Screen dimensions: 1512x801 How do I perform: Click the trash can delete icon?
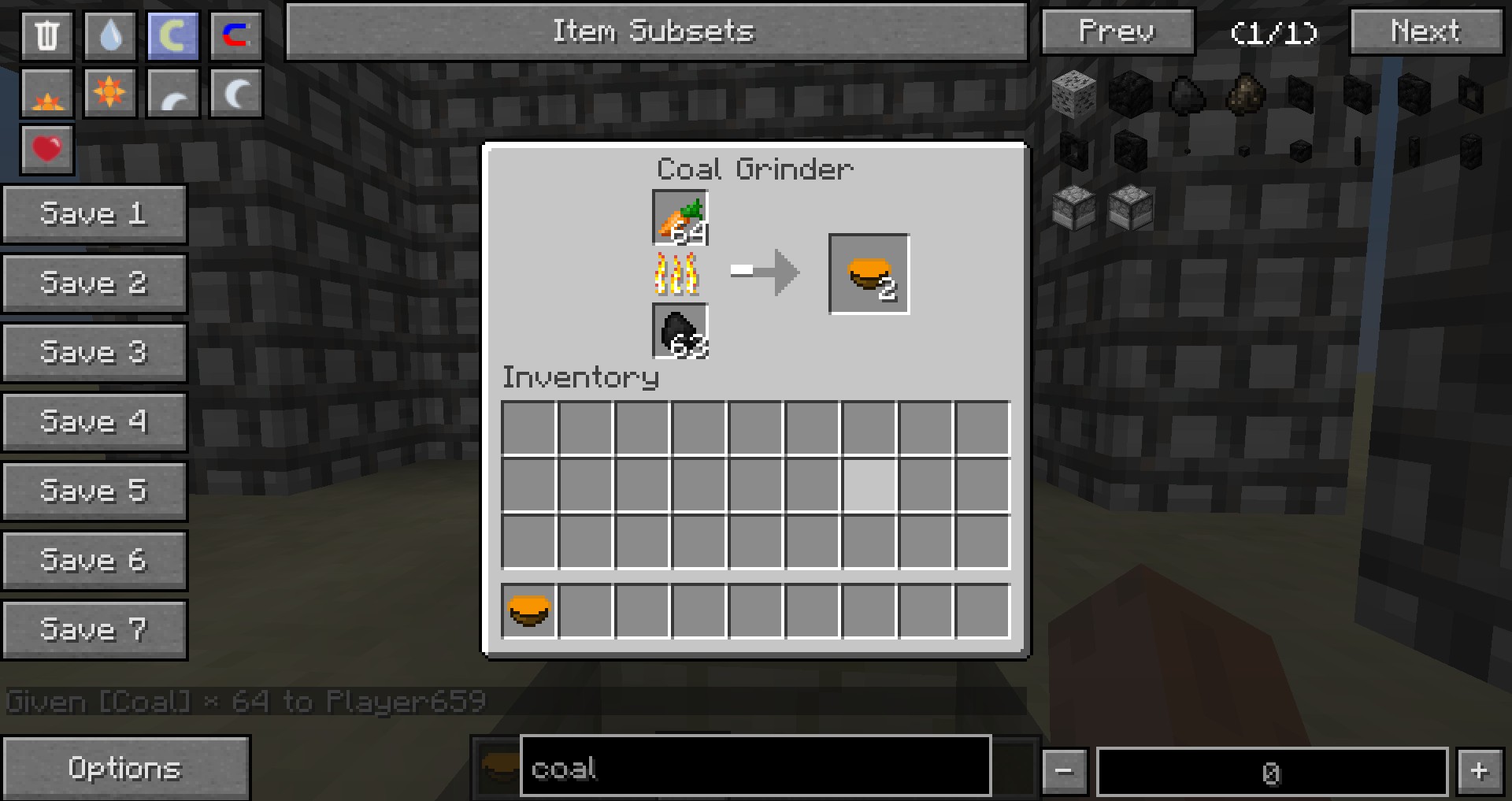(47, 35)
